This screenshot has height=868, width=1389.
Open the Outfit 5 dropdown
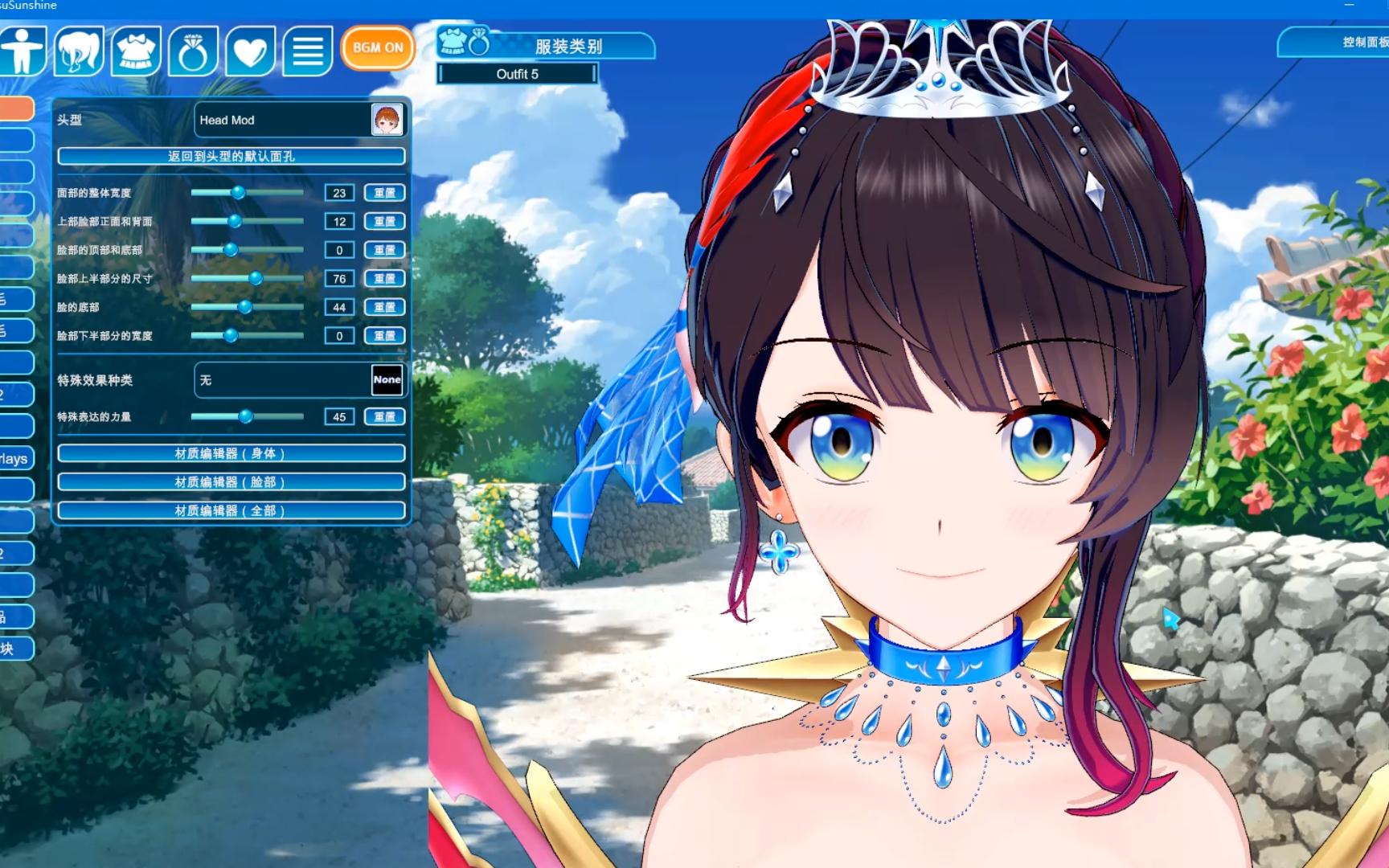[x=518, y=74]
